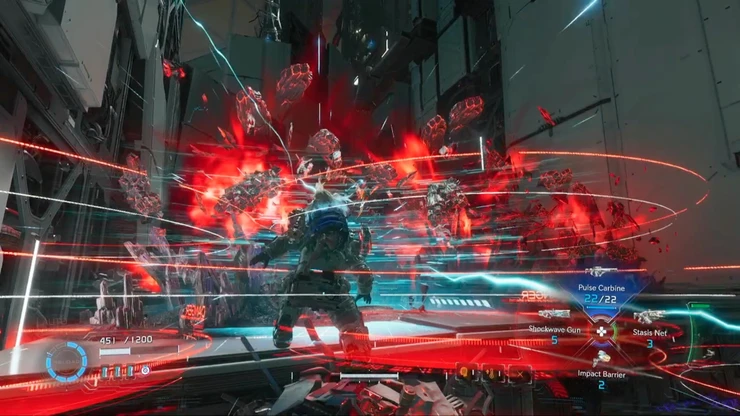Image resolution: width=740 pixels, height=416 pixels.
Task: Equip the Stasis Net weapon
Action: pos(647,318)
